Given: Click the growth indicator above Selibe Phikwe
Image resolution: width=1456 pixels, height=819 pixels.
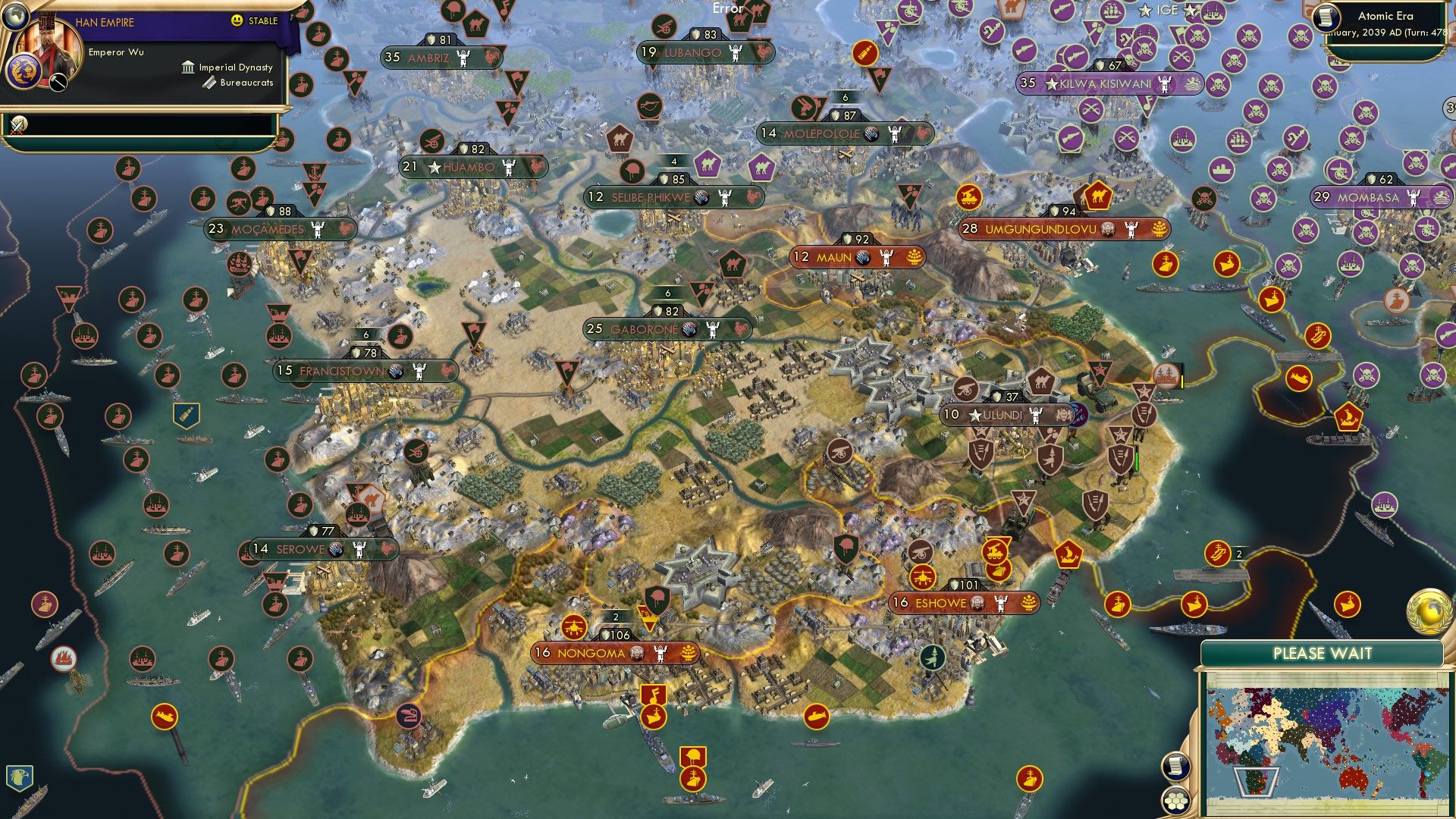Looking at the screenshot, I should tap(675, 161).
